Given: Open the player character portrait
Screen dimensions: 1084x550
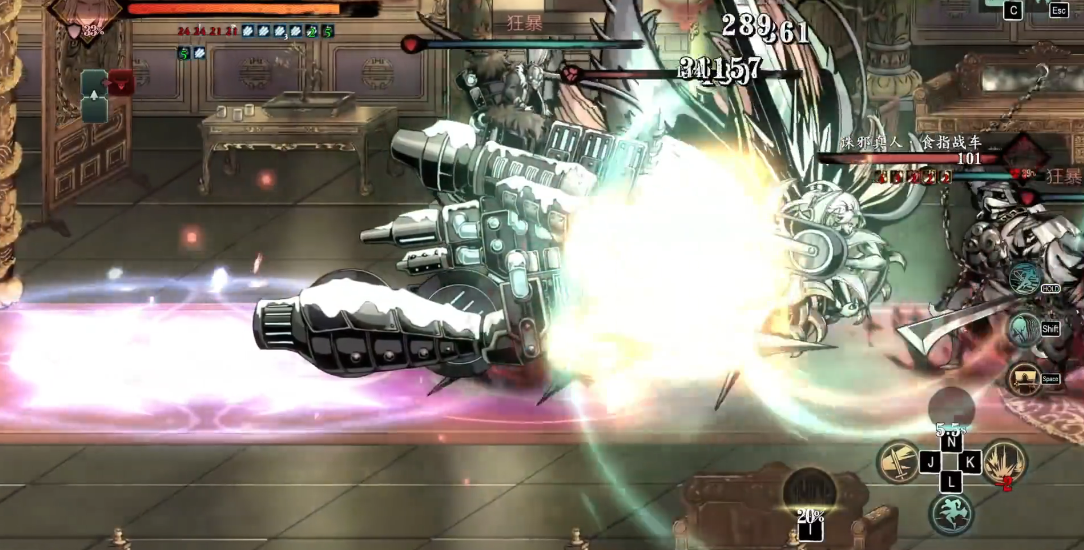Looking at the screenshot, I should pos(85,12).
